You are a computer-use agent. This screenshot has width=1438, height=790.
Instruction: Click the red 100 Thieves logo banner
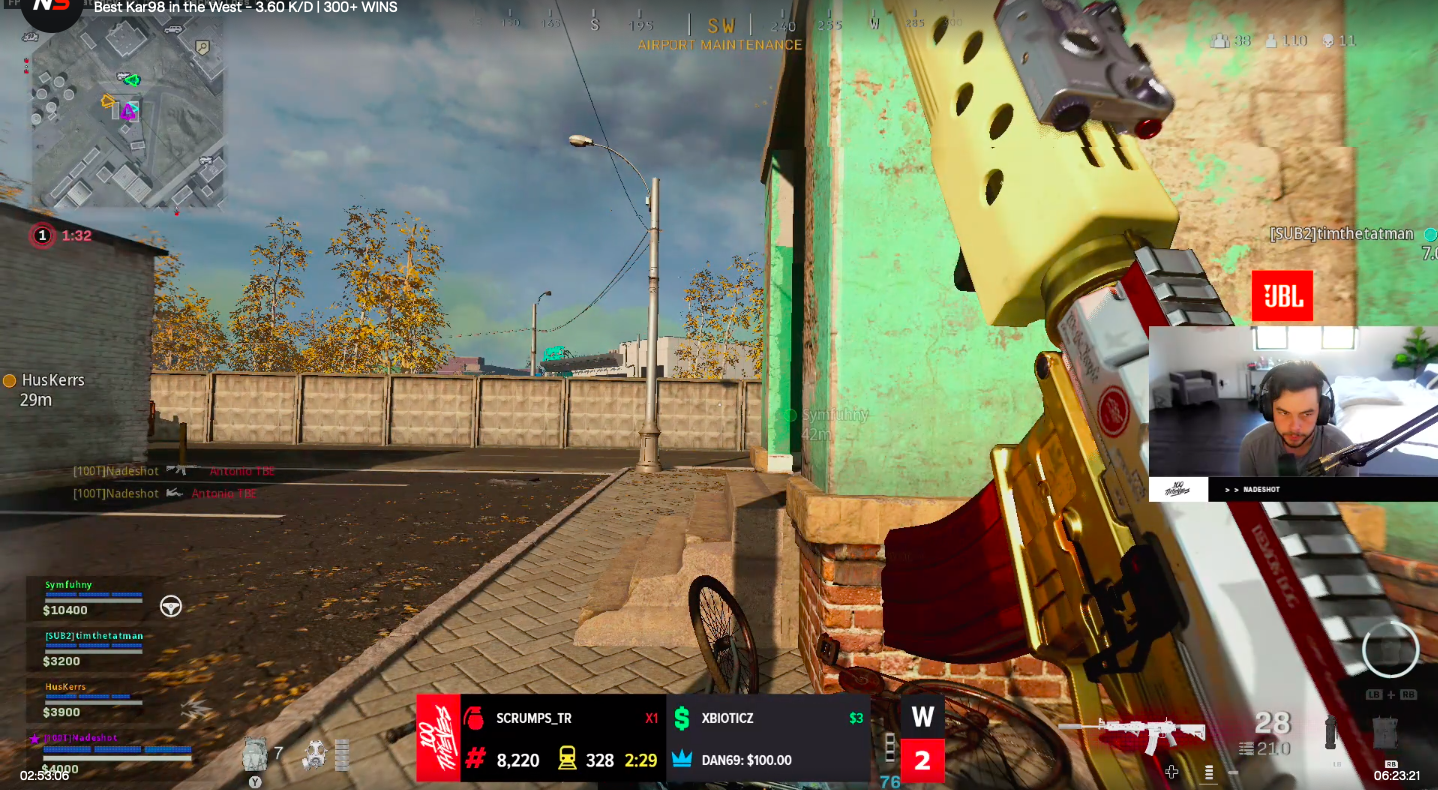(x=437, y=737)
